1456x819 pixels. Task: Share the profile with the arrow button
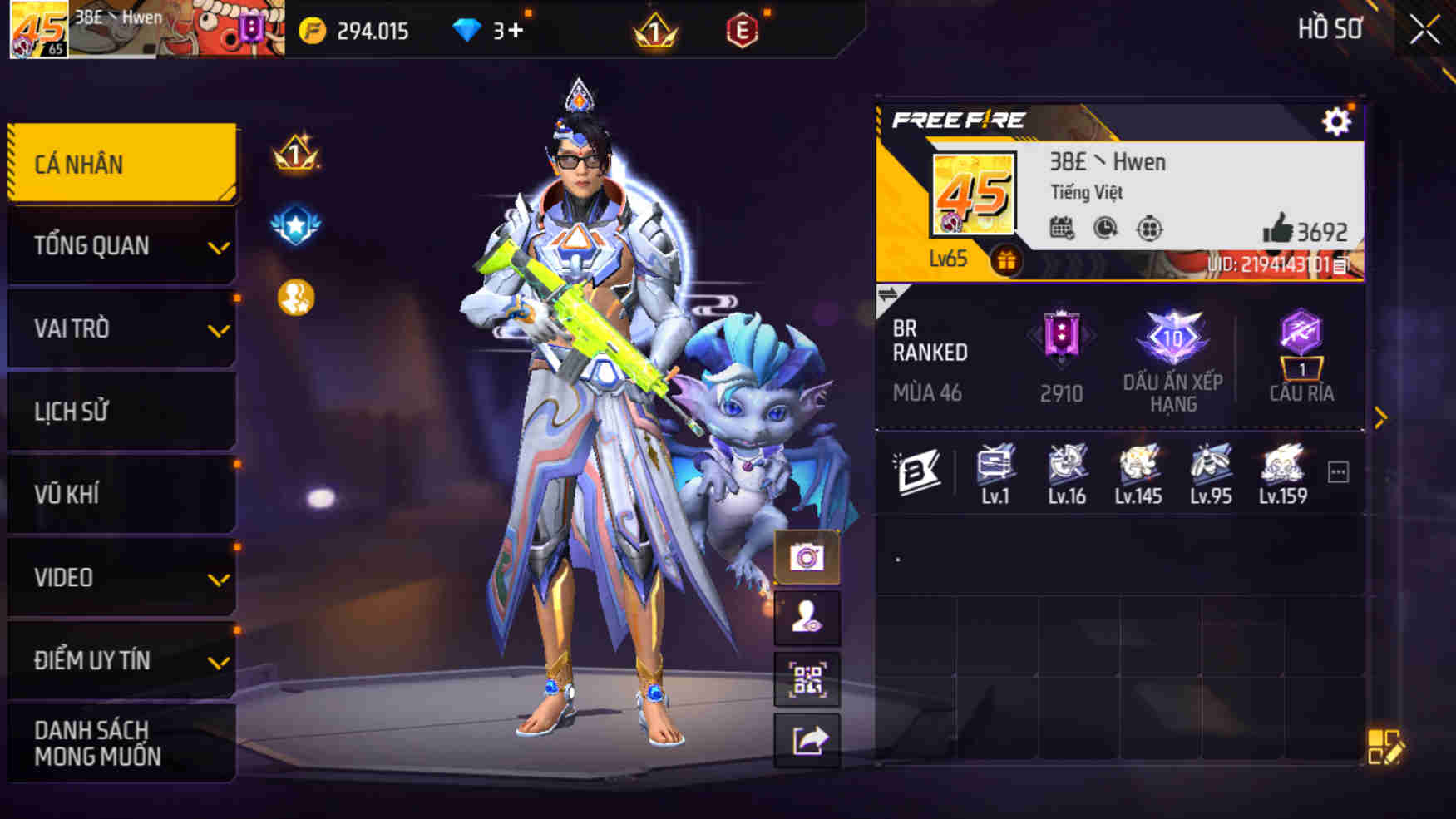(x=807, y=740)
